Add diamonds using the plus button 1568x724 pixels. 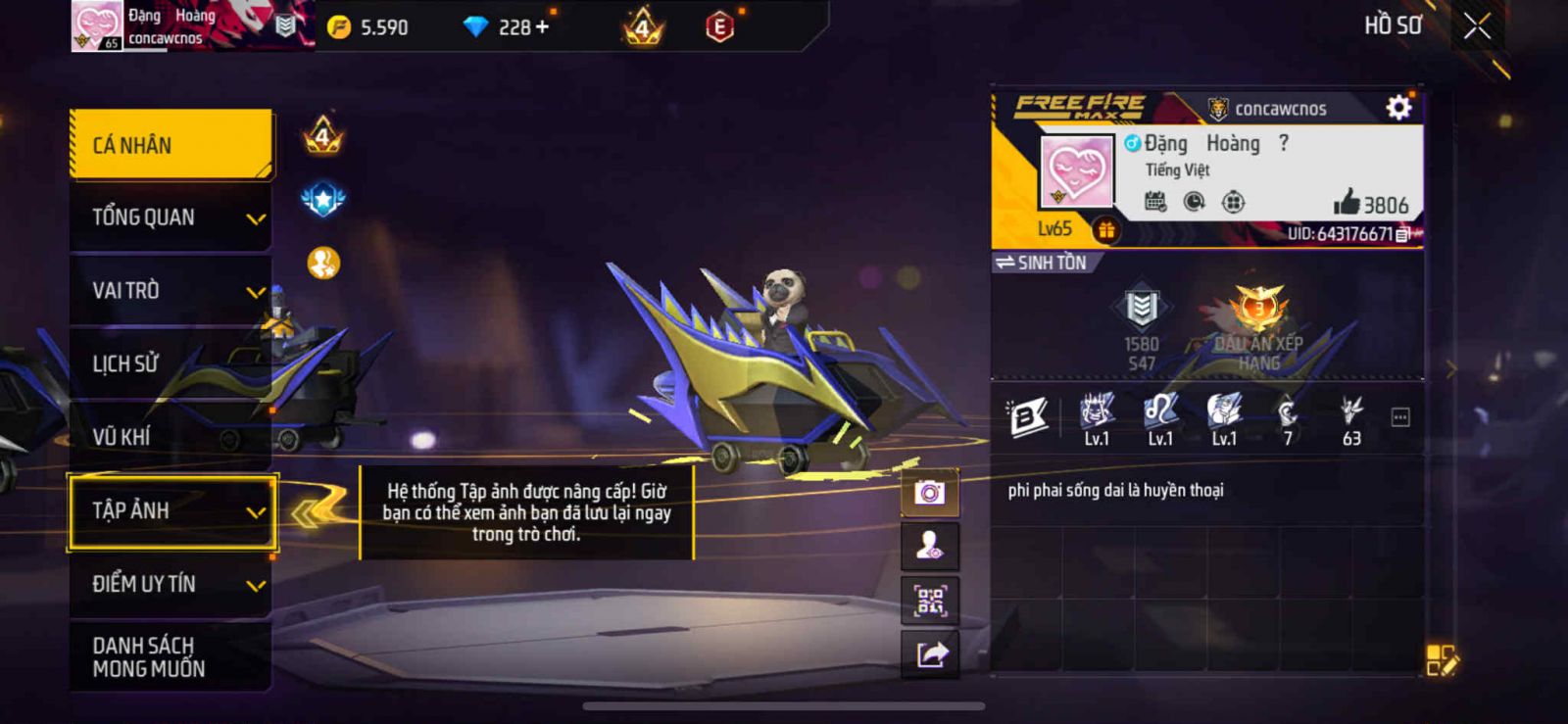click(542, 26)
